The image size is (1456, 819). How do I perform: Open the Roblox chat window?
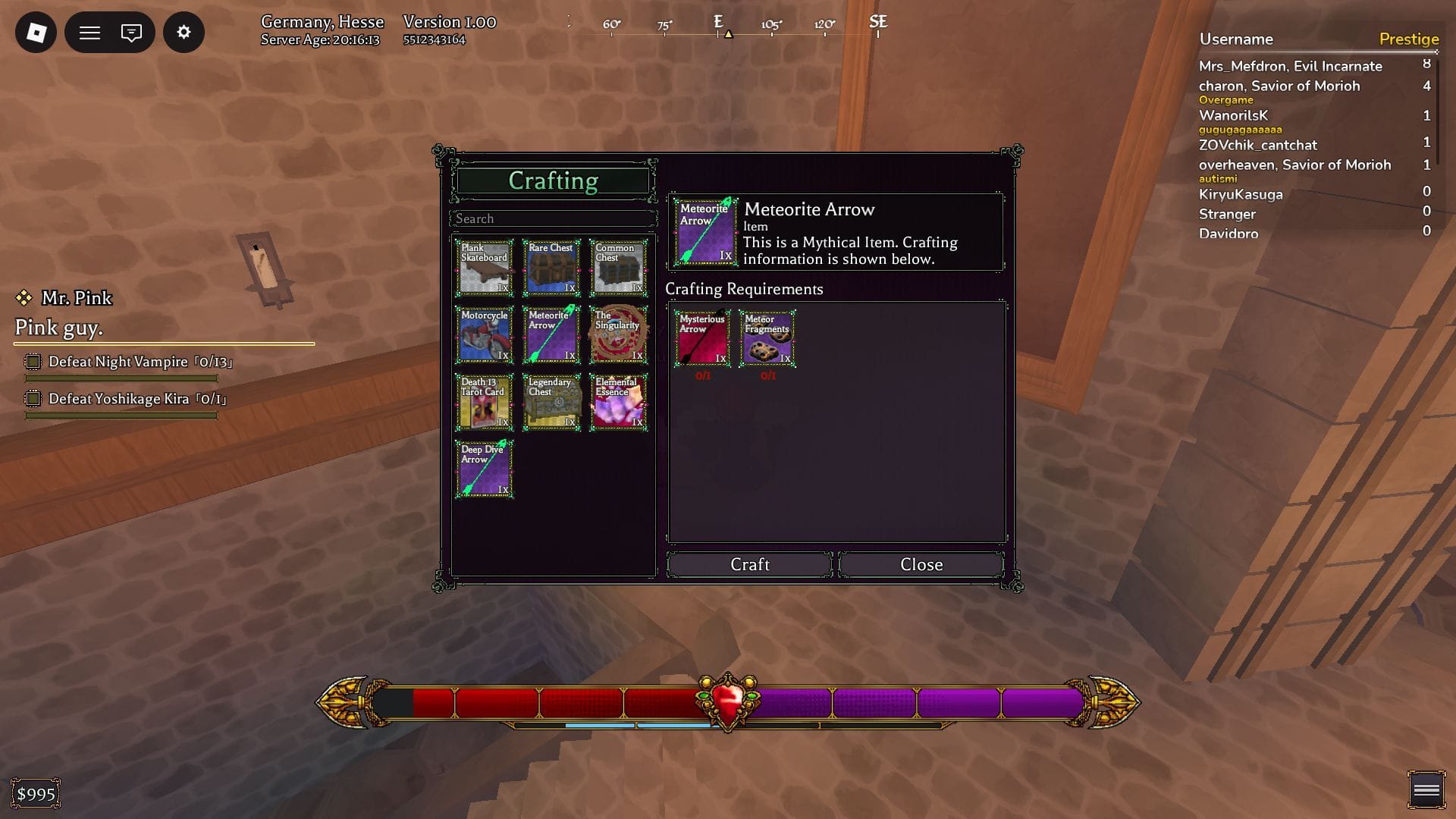pos(131,33)
